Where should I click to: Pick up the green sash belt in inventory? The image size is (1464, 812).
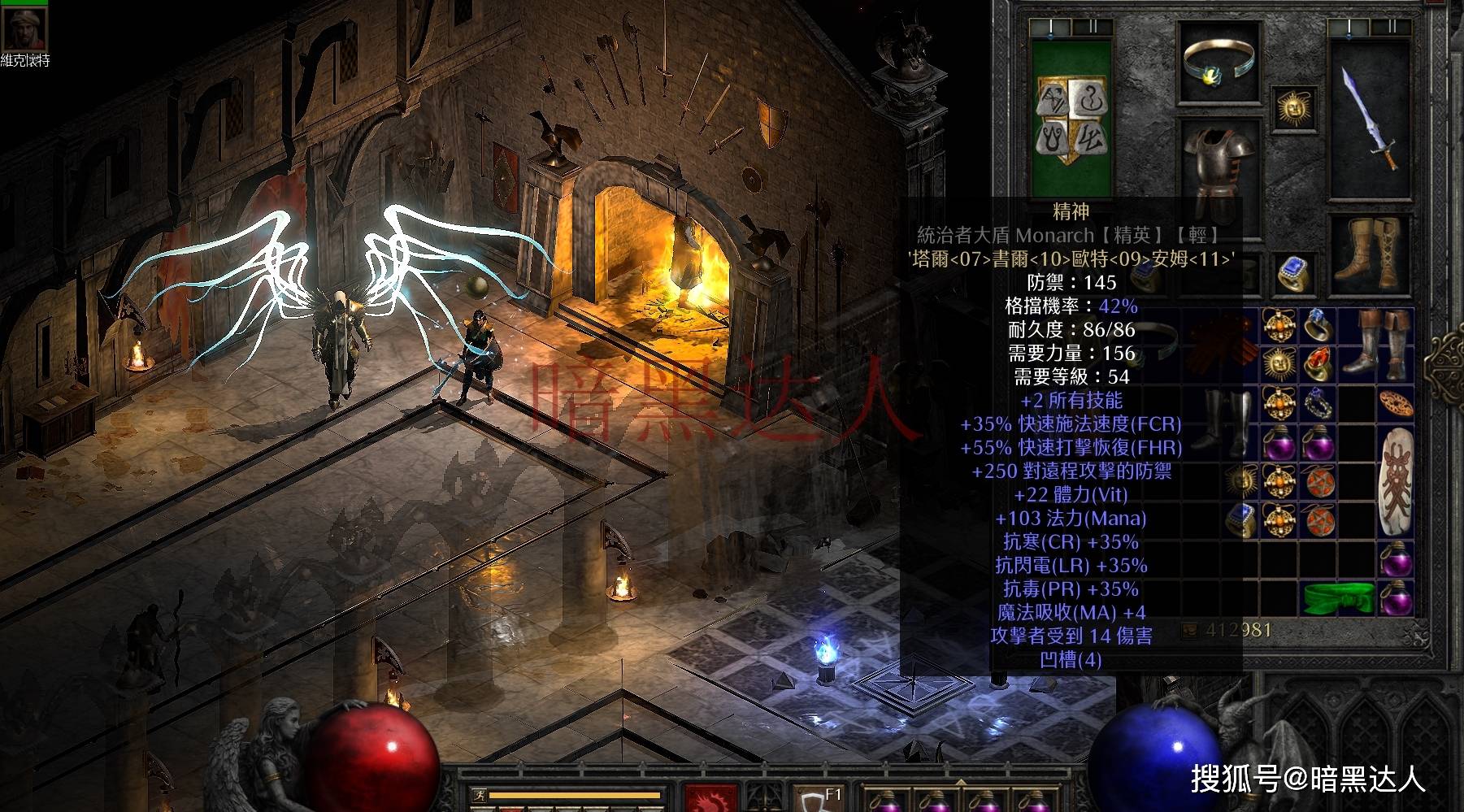(x=1337, y=598)
